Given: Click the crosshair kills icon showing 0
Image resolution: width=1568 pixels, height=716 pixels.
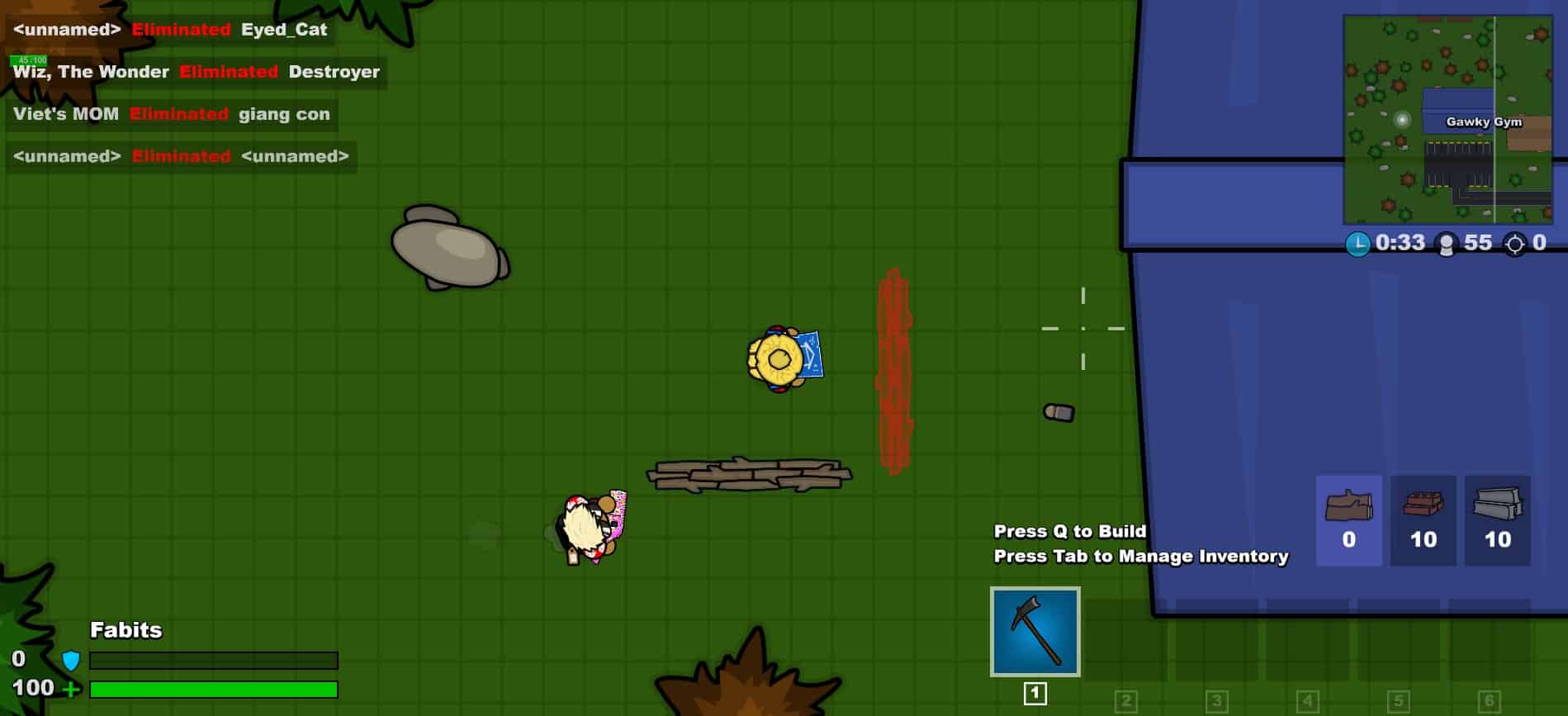Looking at the screenshot, I should [x=1516, y=243].
